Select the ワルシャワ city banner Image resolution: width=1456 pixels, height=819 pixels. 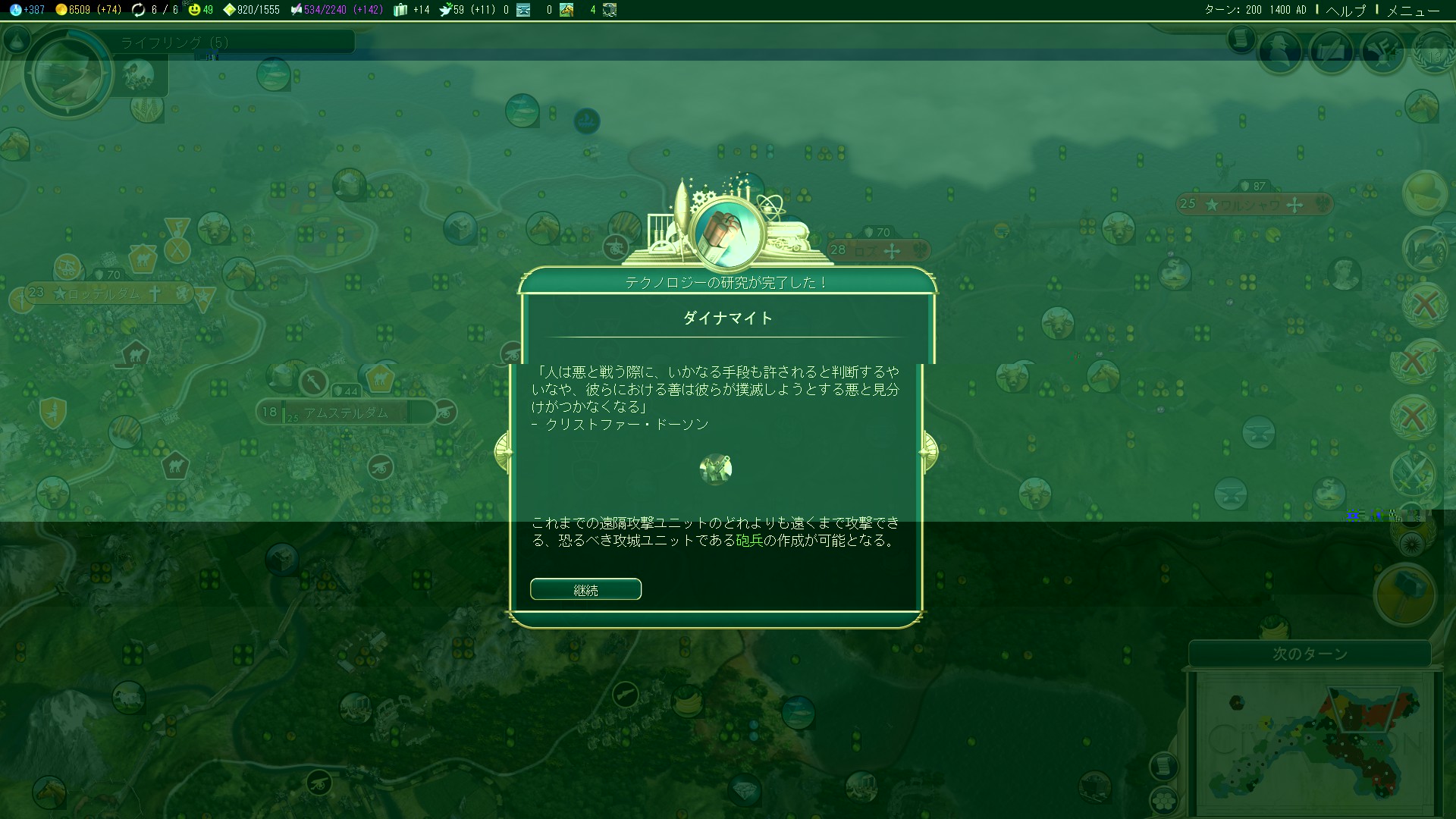(x=1253, y=204)
